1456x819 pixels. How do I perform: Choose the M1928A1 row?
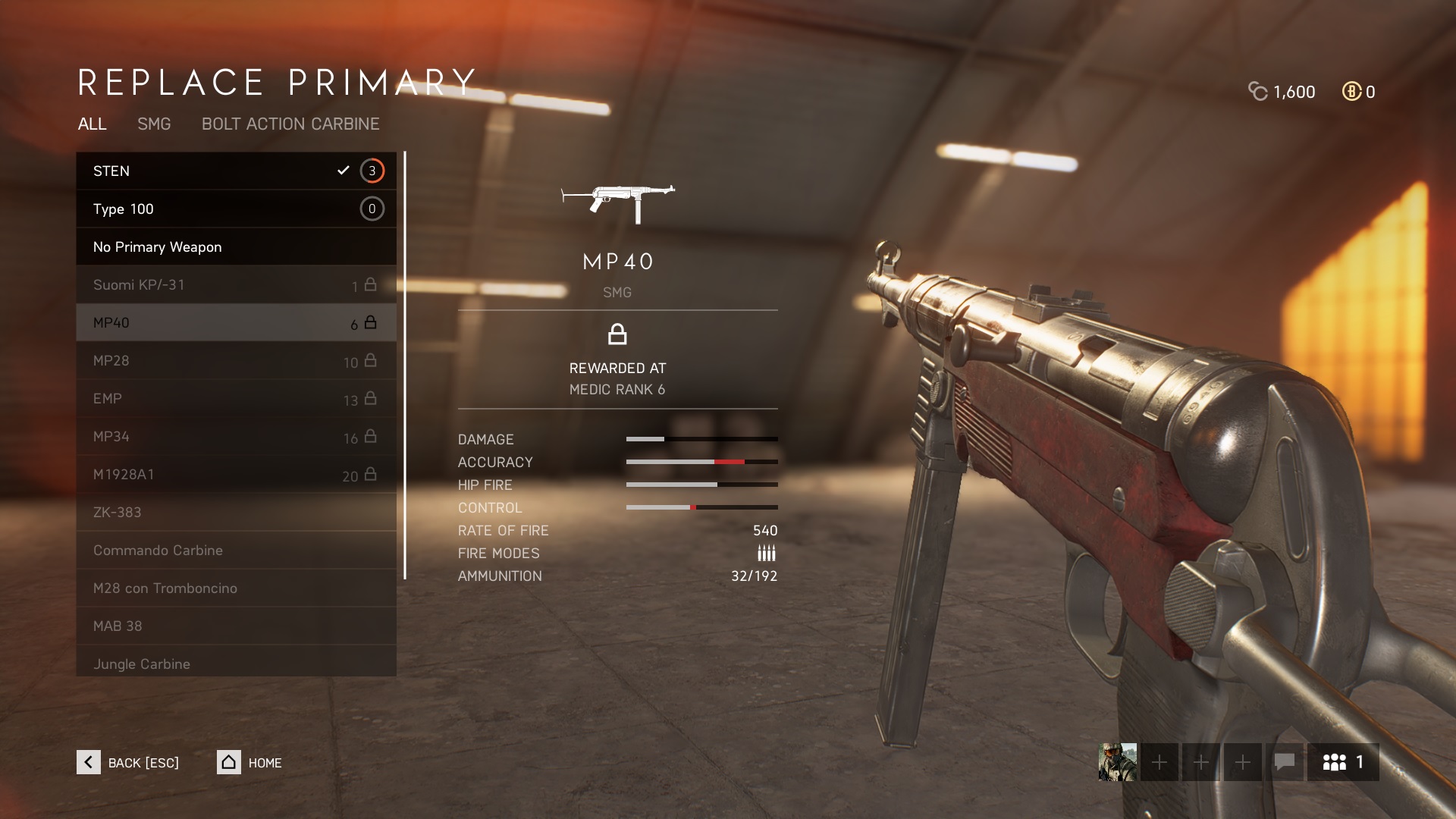pos(236,474)
